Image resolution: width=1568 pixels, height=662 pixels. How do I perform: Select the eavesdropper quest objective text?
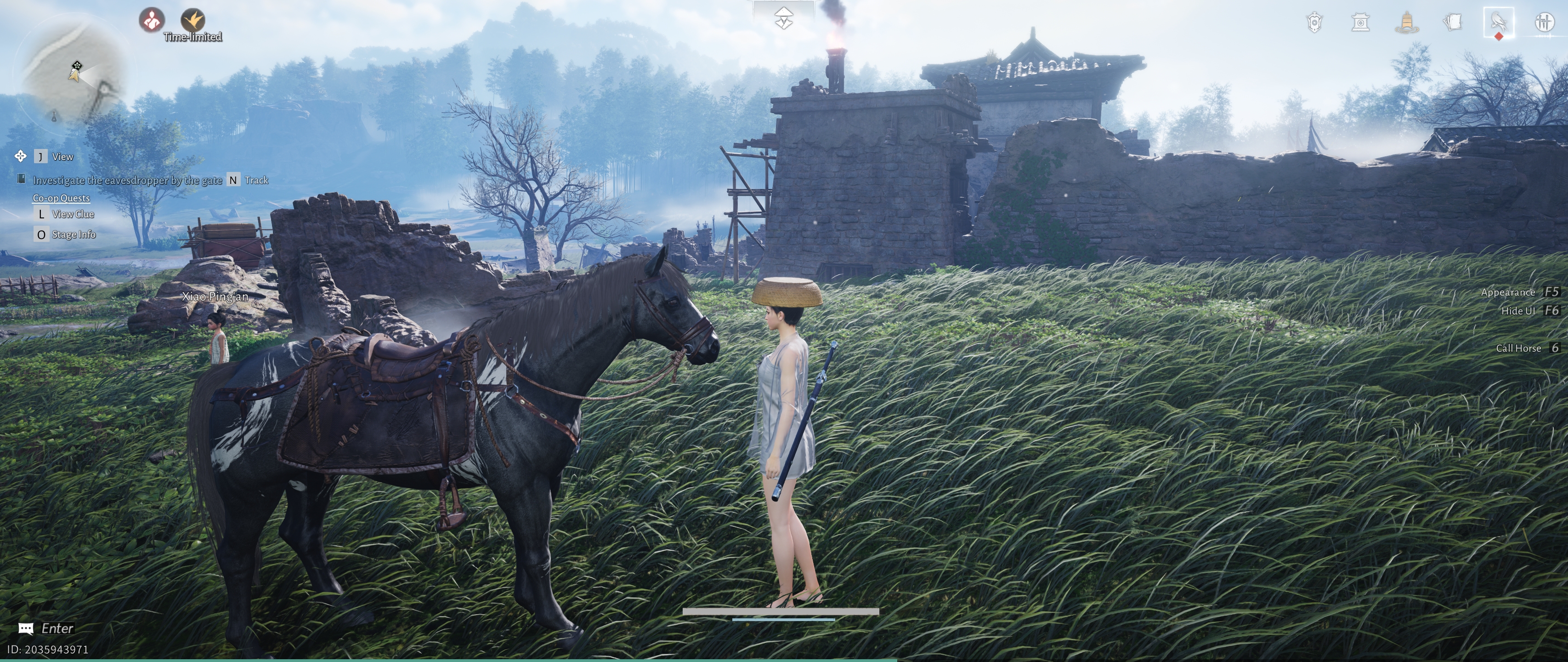(127, 180)
